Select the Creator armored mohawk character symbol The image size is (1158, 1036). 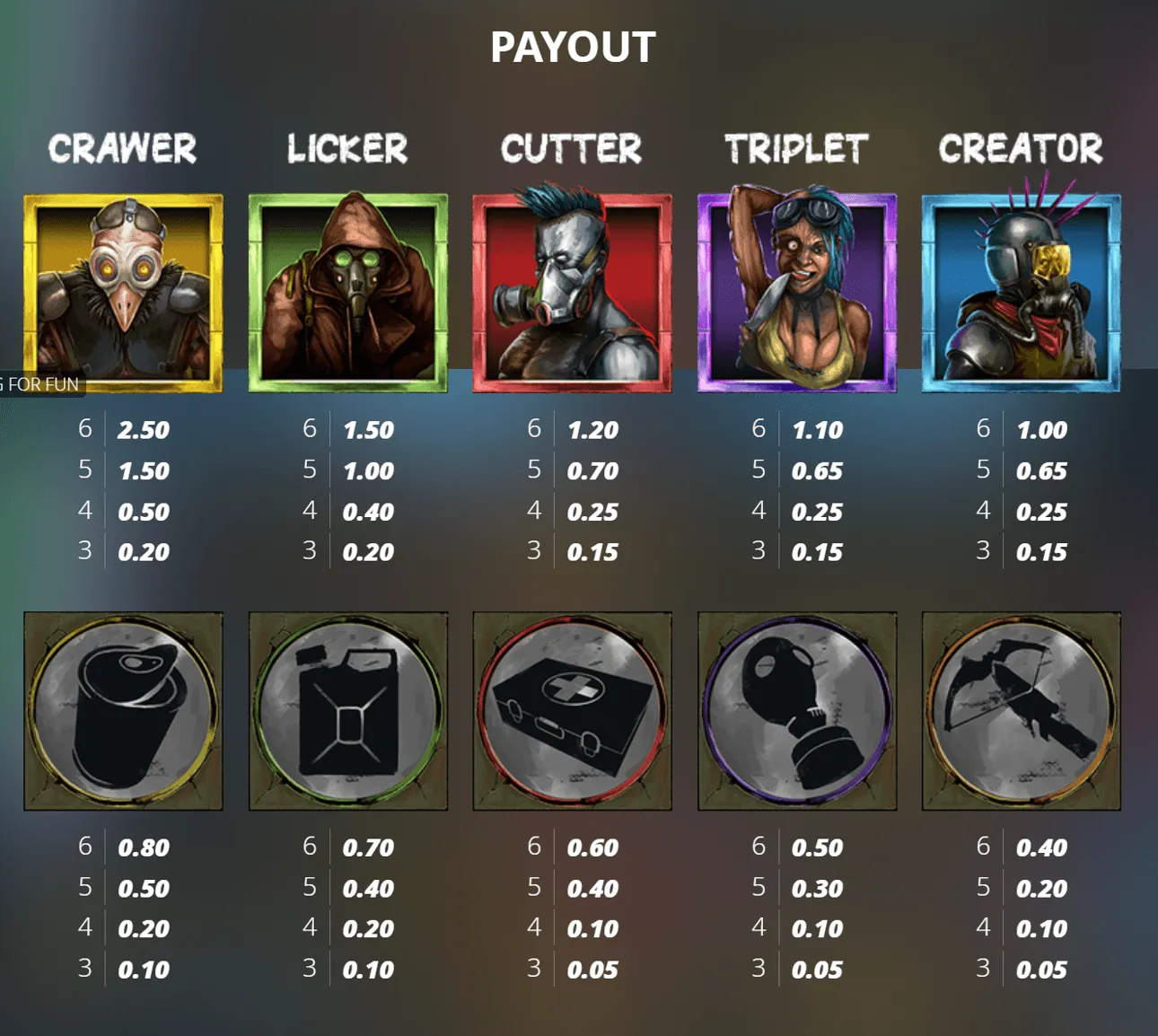[1022, 292]
